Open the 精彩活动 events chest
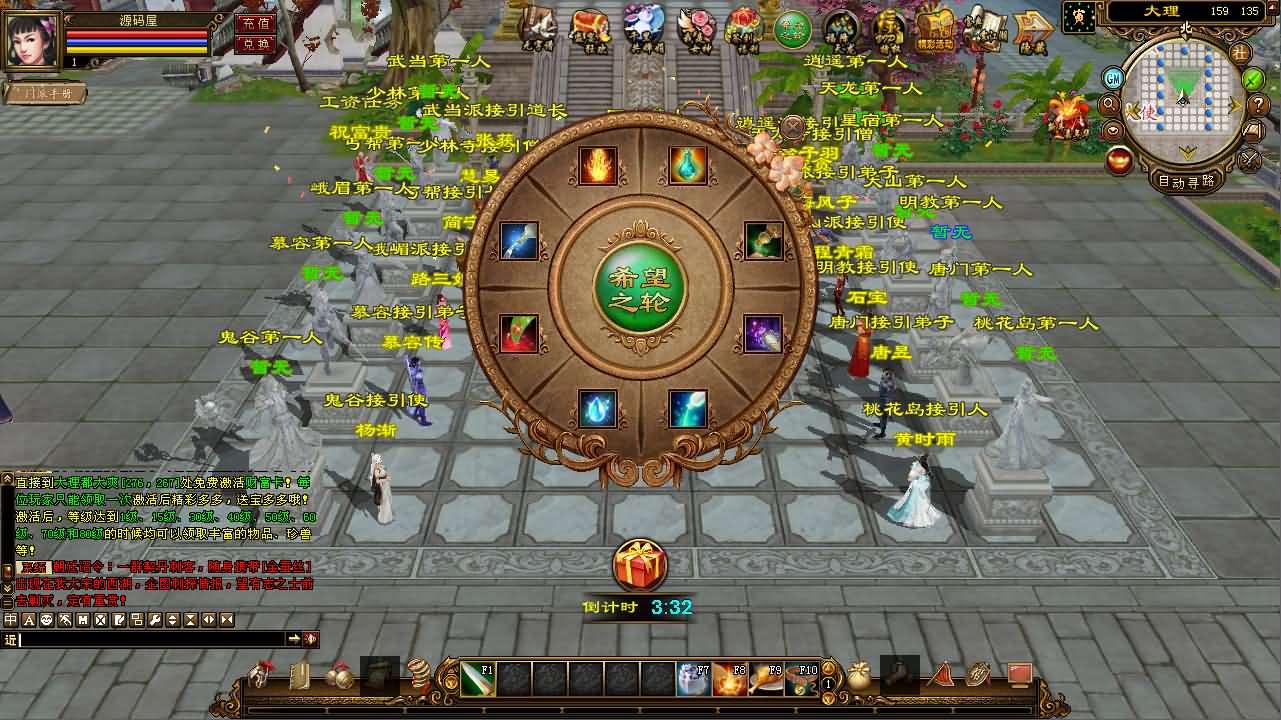1281x720 pixels. point(935,30)
